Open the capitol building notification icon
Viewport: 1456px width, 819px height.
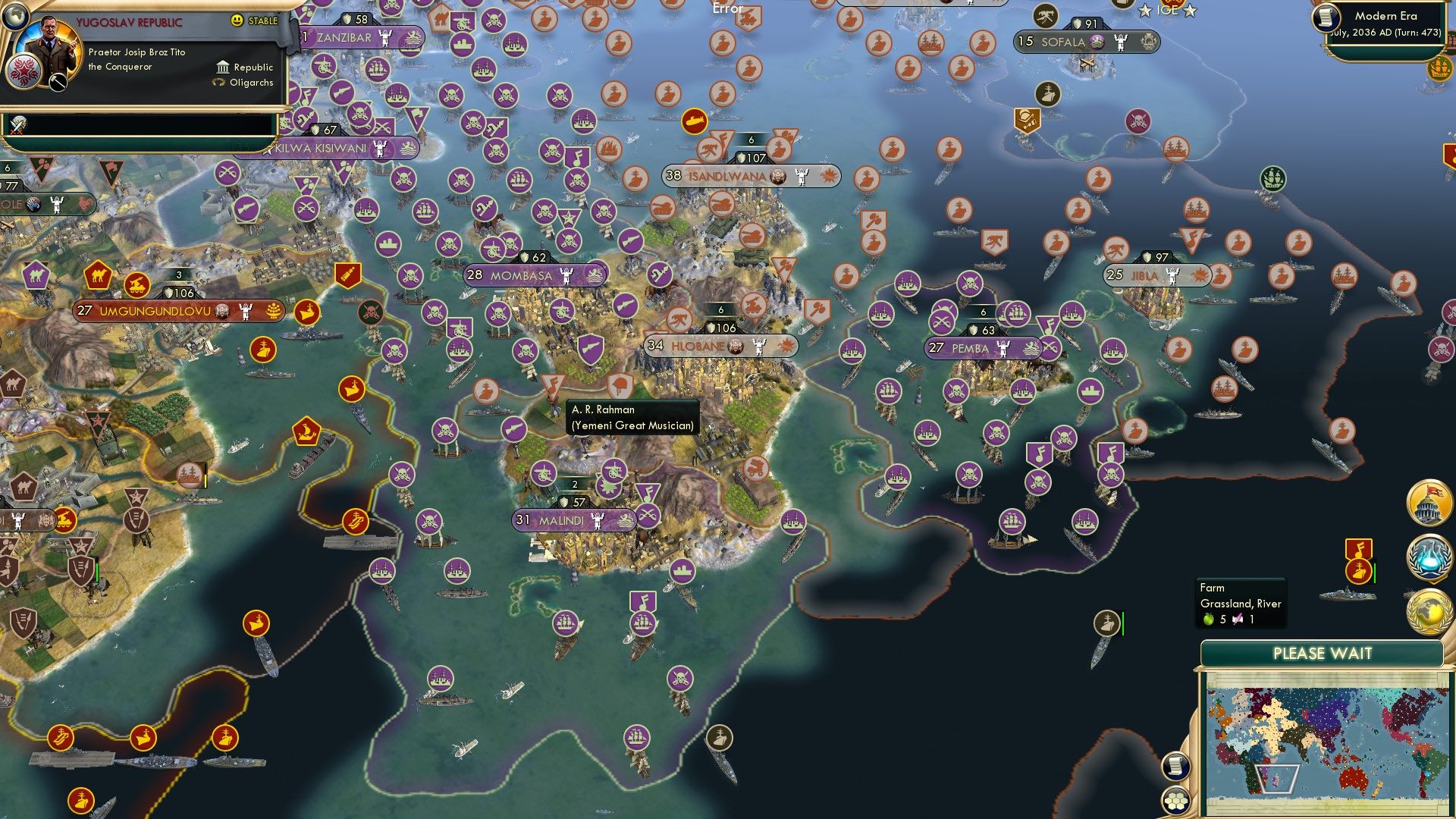coord(1429,502)
